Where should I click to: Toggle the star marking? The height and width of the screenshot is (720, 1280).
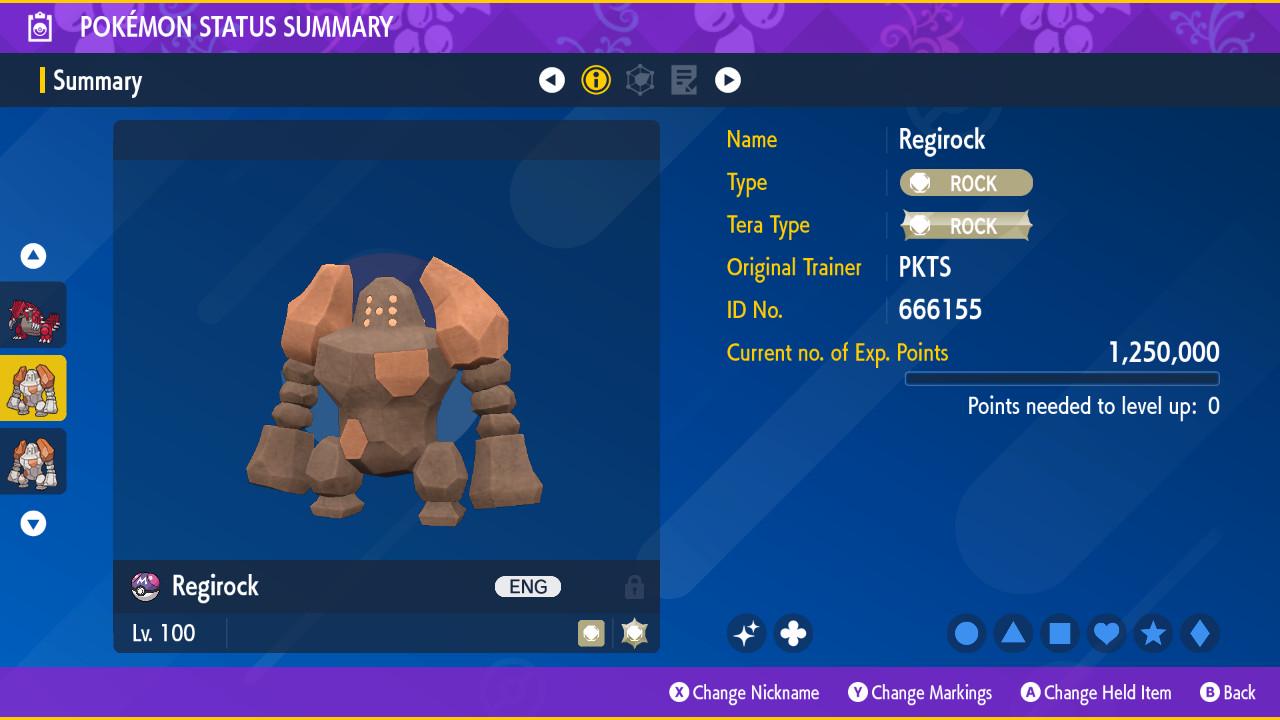pyautogui.click(x=1153, y=633)
